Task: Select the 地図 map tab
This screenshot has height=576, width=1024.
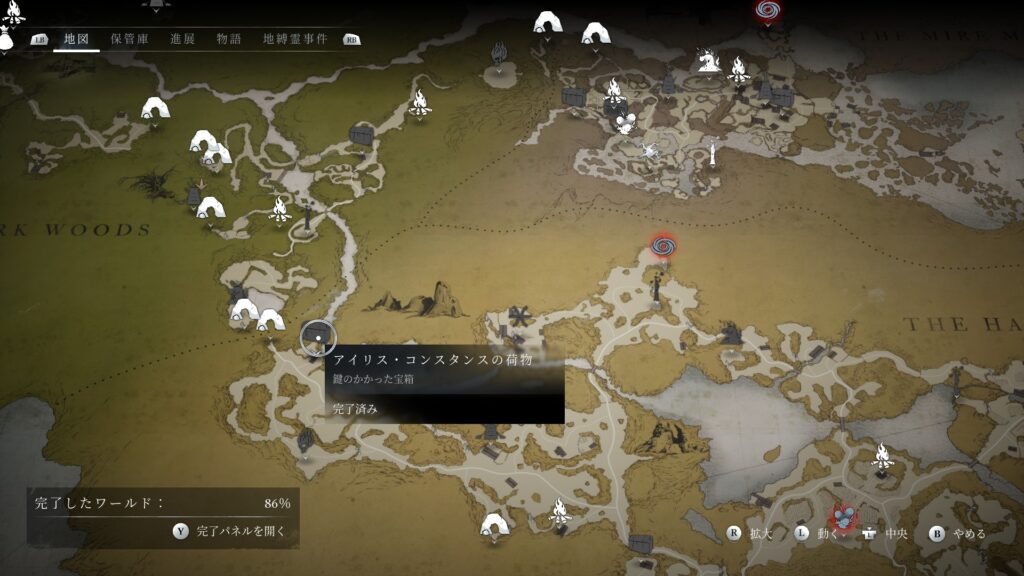Action: (x=77, y=39)
